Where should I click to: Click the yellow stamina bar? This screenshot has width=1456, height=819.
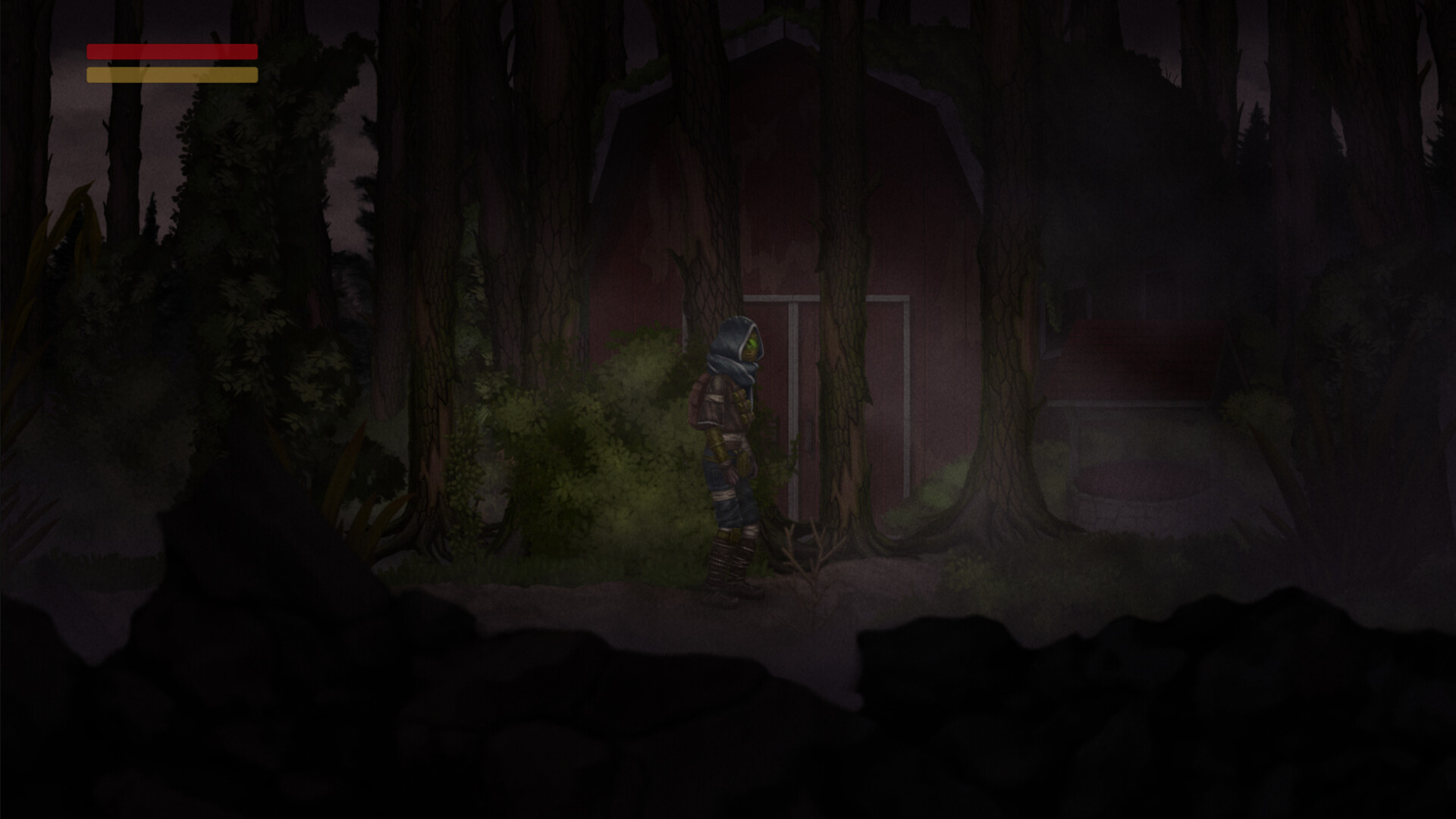(x=171, y=74)
